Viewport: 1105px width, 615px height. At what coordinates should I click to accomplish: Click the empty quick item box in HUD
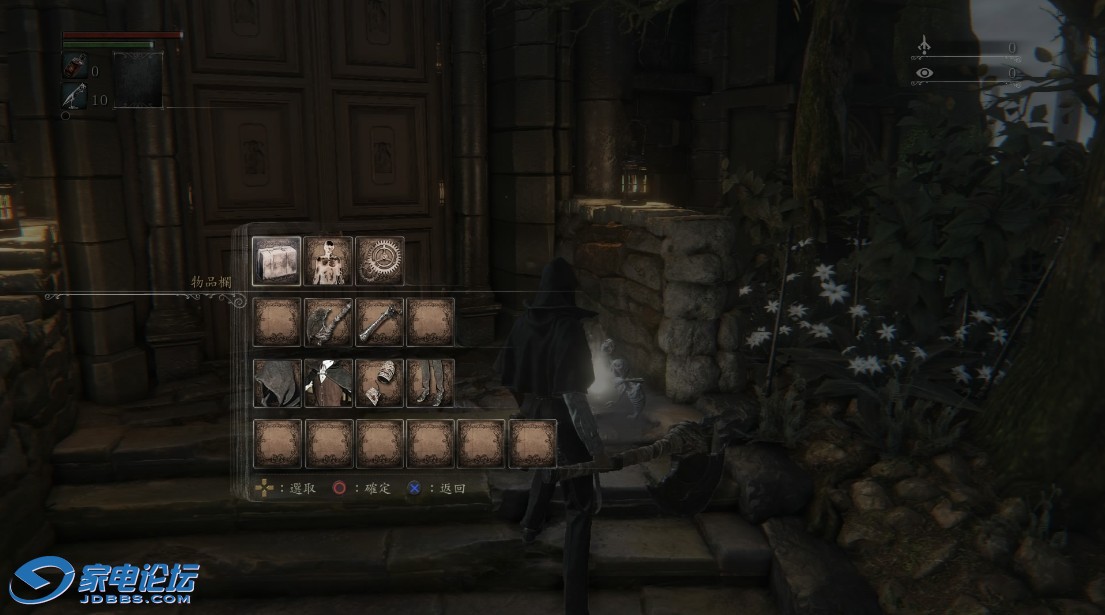click(137, 79)
